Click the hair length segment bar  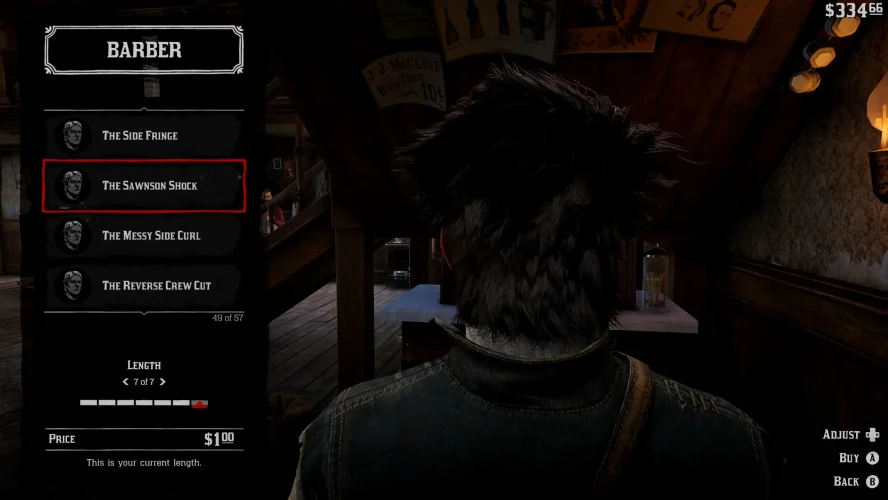coord(144,403)
